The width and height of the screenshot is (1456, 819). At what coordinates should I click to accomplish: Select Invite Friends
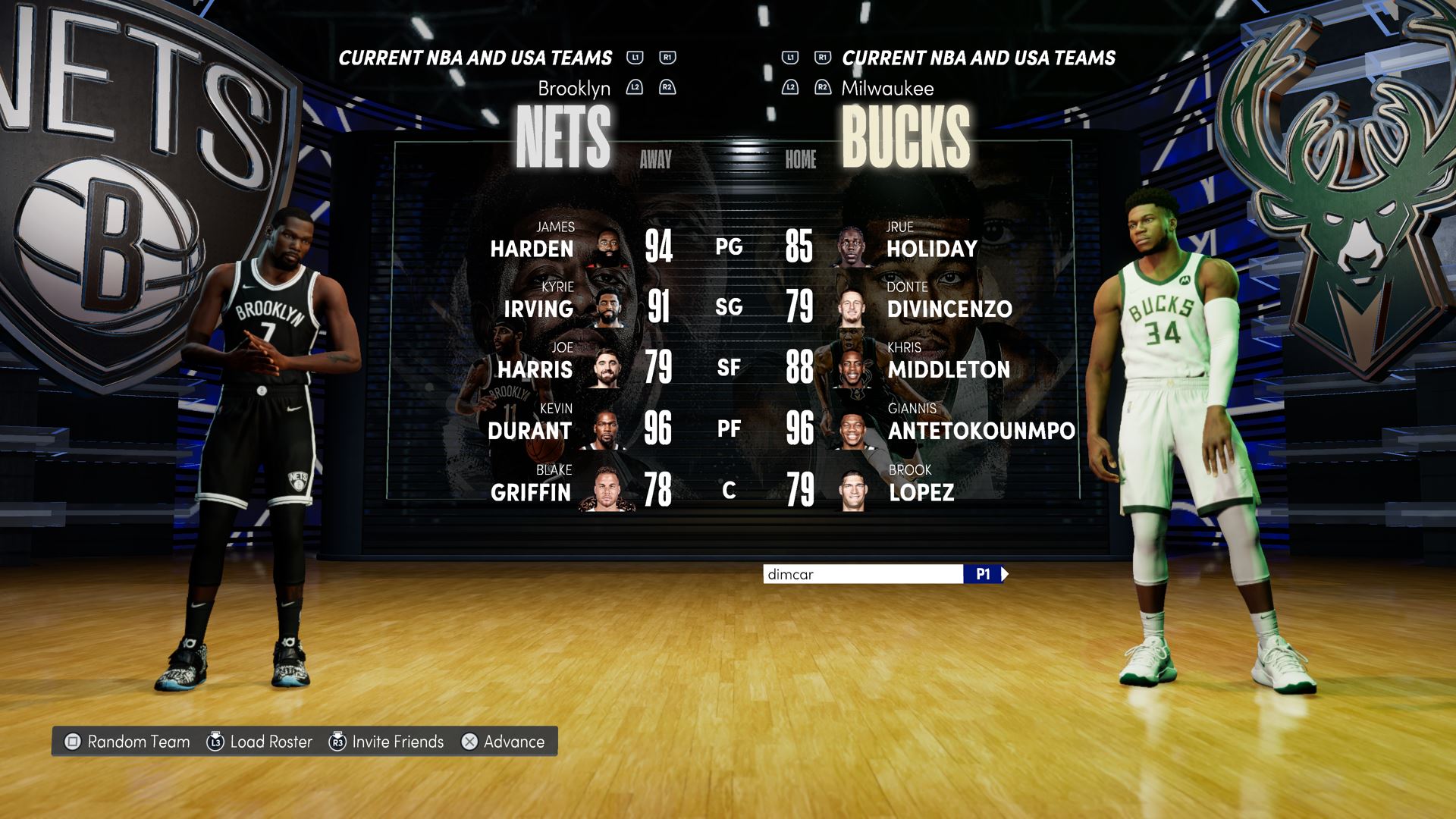[387, 742]
